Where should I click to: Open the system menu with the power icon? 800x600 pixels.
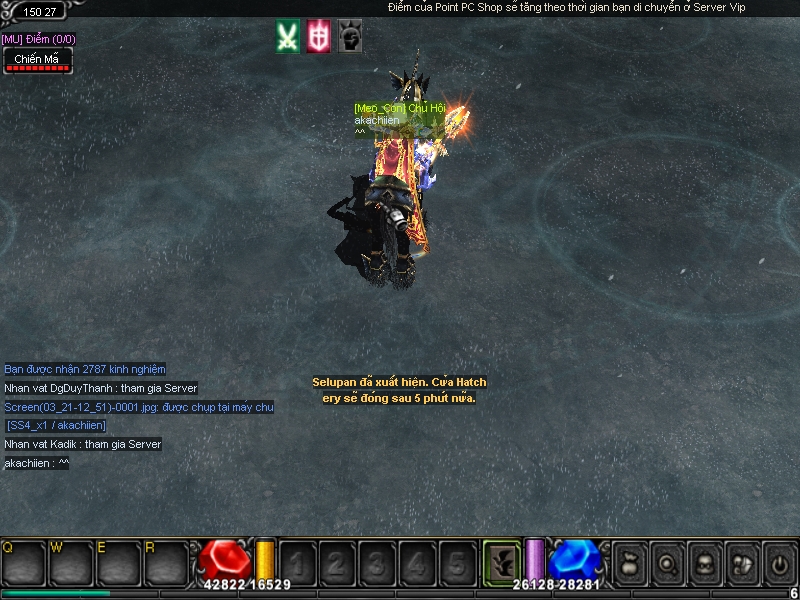(778, 563)
